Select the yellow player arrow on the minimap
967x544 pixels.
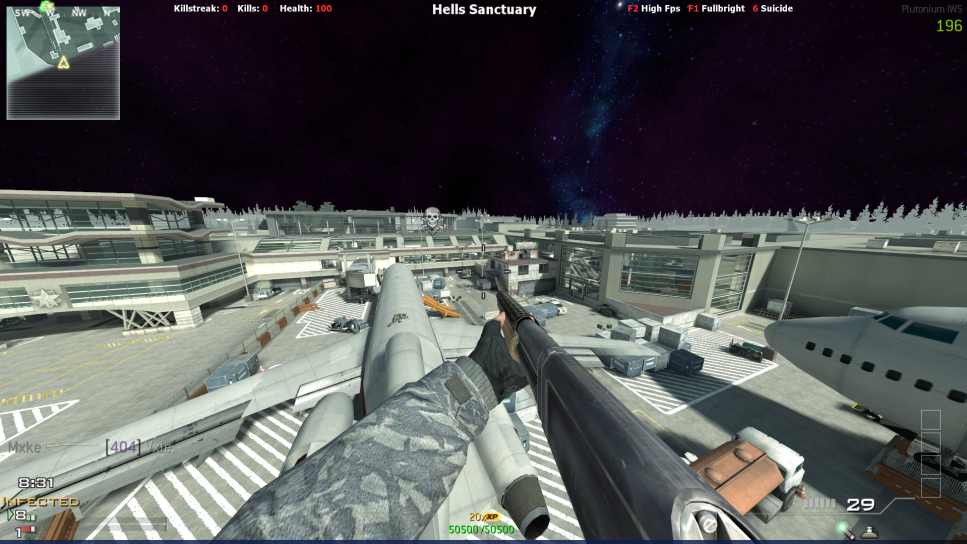click(x=63, y=63)
